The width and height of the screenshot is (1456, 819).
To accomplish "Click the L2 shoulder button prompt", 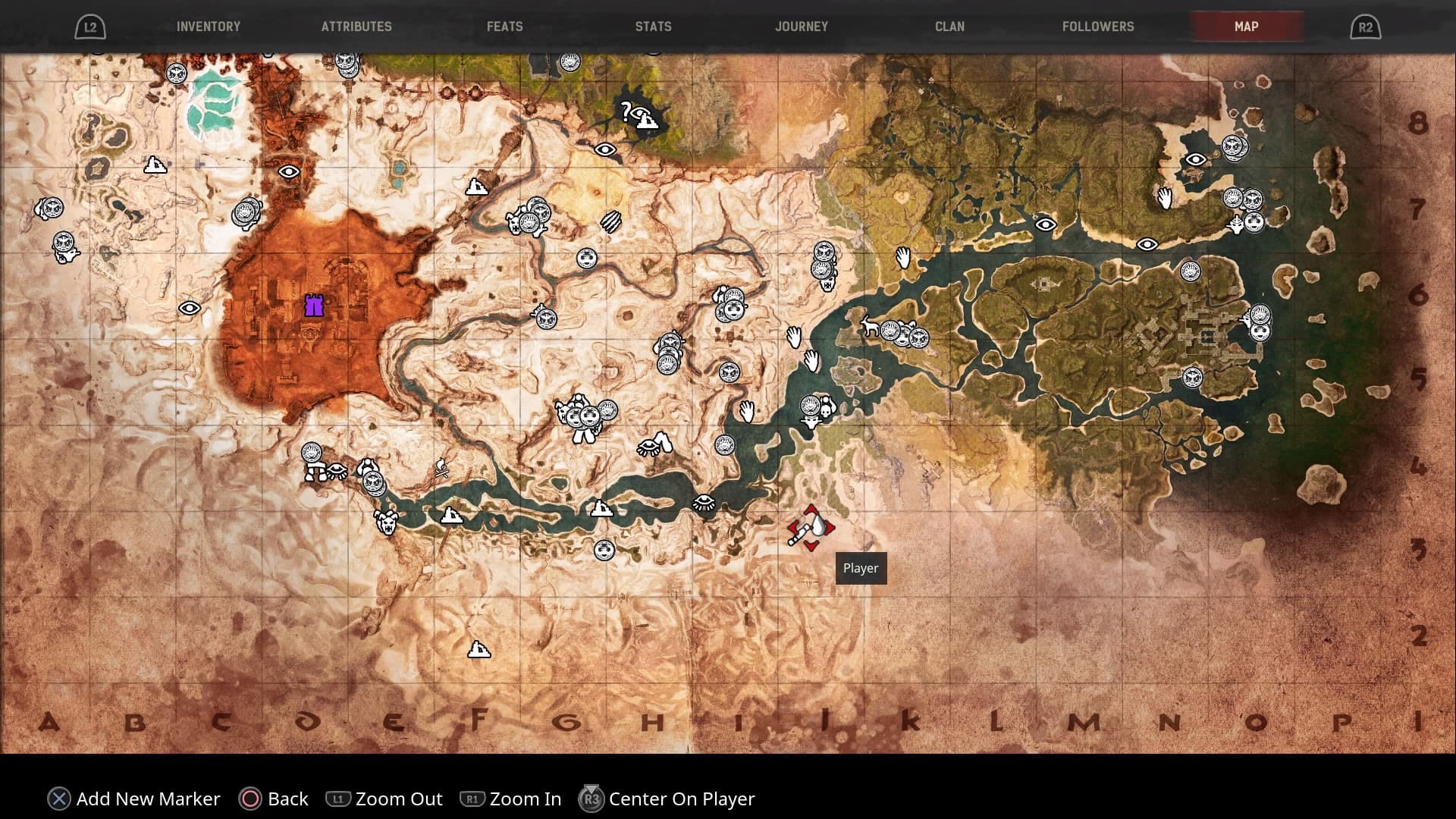I will [91, 26].
